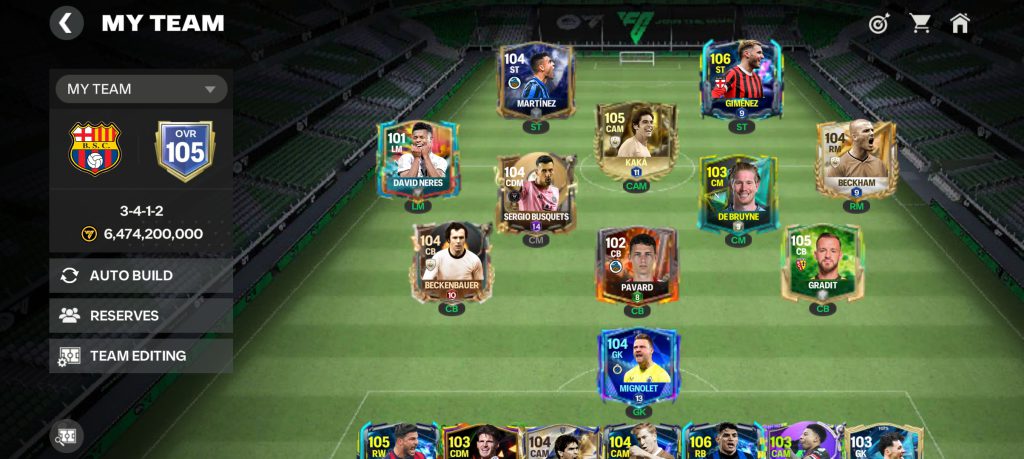Open the MY TEAM dropdown
Viewport: 1024px width, 459px height.
pos(141,89)
